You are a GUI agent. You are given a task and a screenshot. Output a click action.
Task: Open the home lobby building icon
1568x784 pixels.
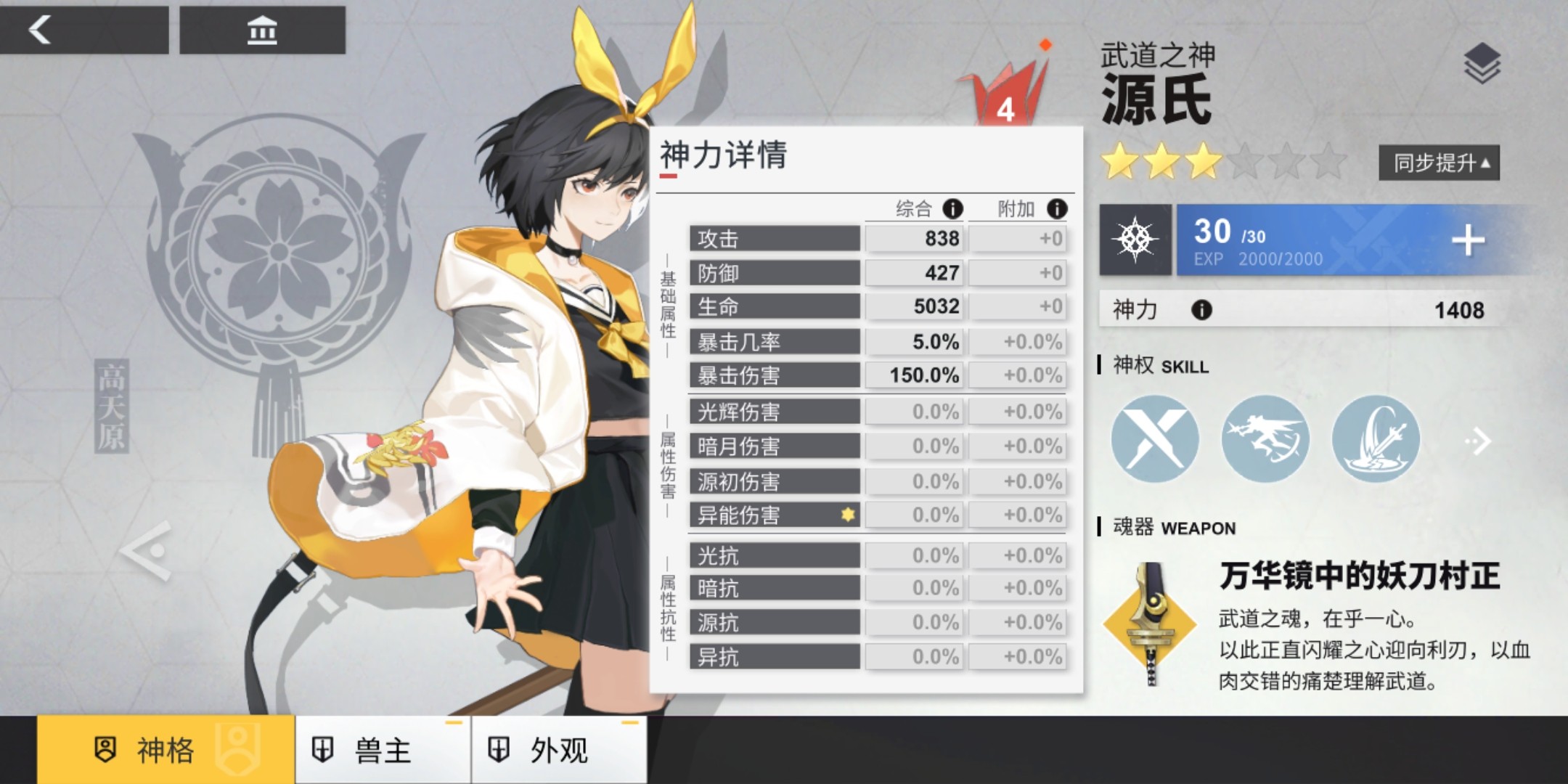pos(262,30)
